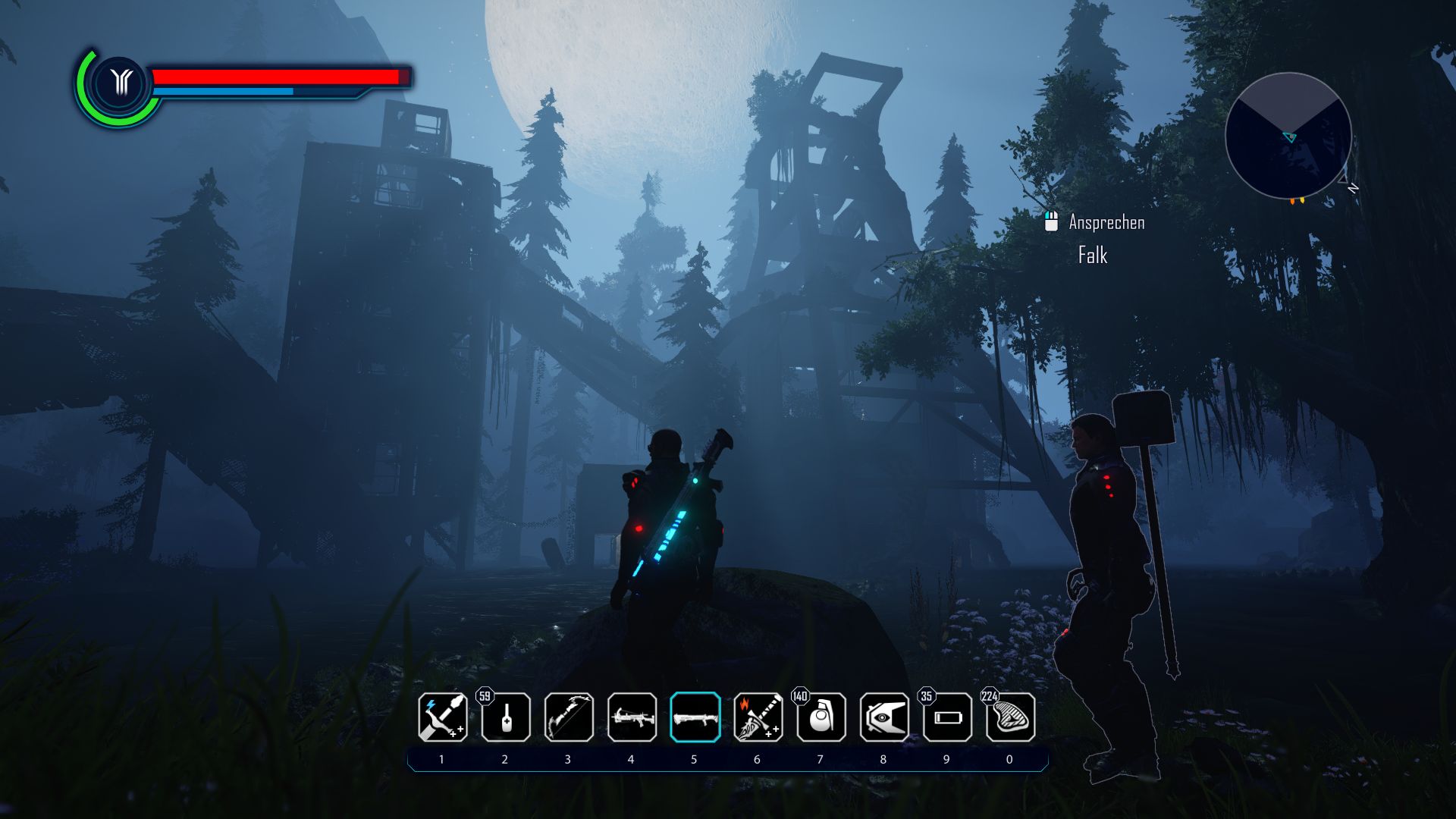
Task: Use the healing potion slot
Action: [506, 717]
